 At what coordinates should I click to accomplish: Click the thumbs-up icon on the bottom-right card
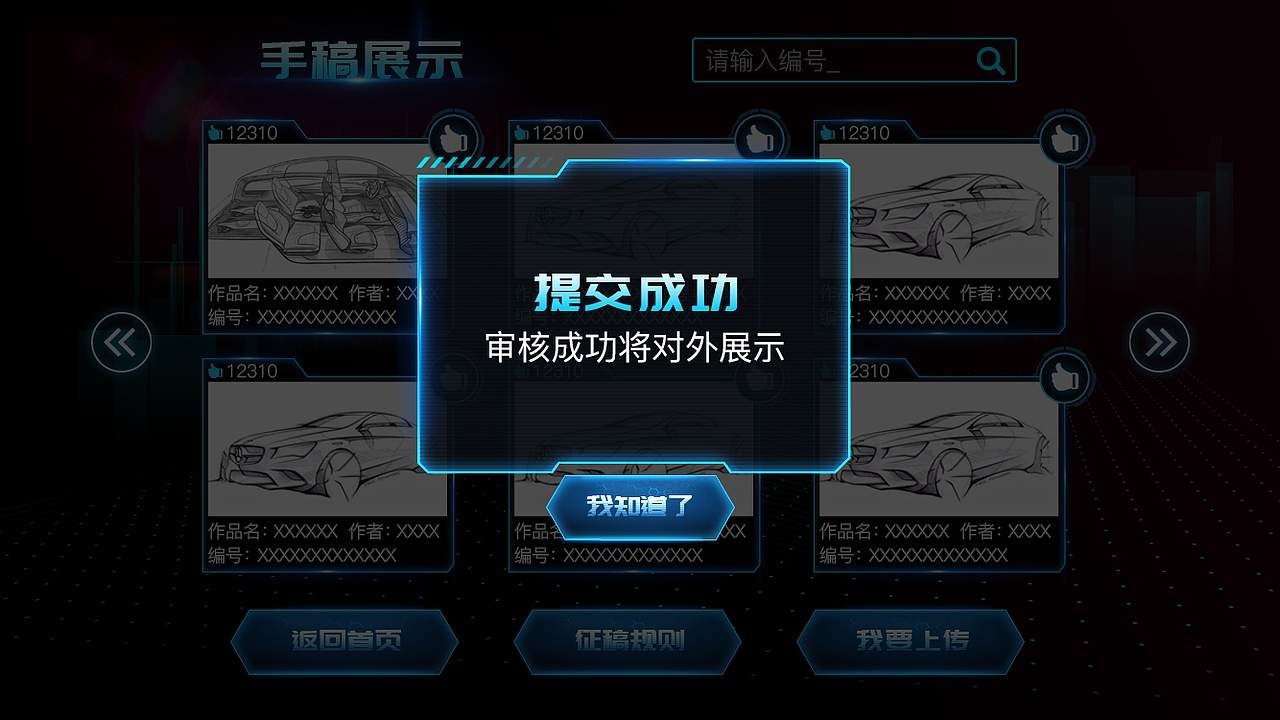pyautogui.click(x=1063, y=378)
